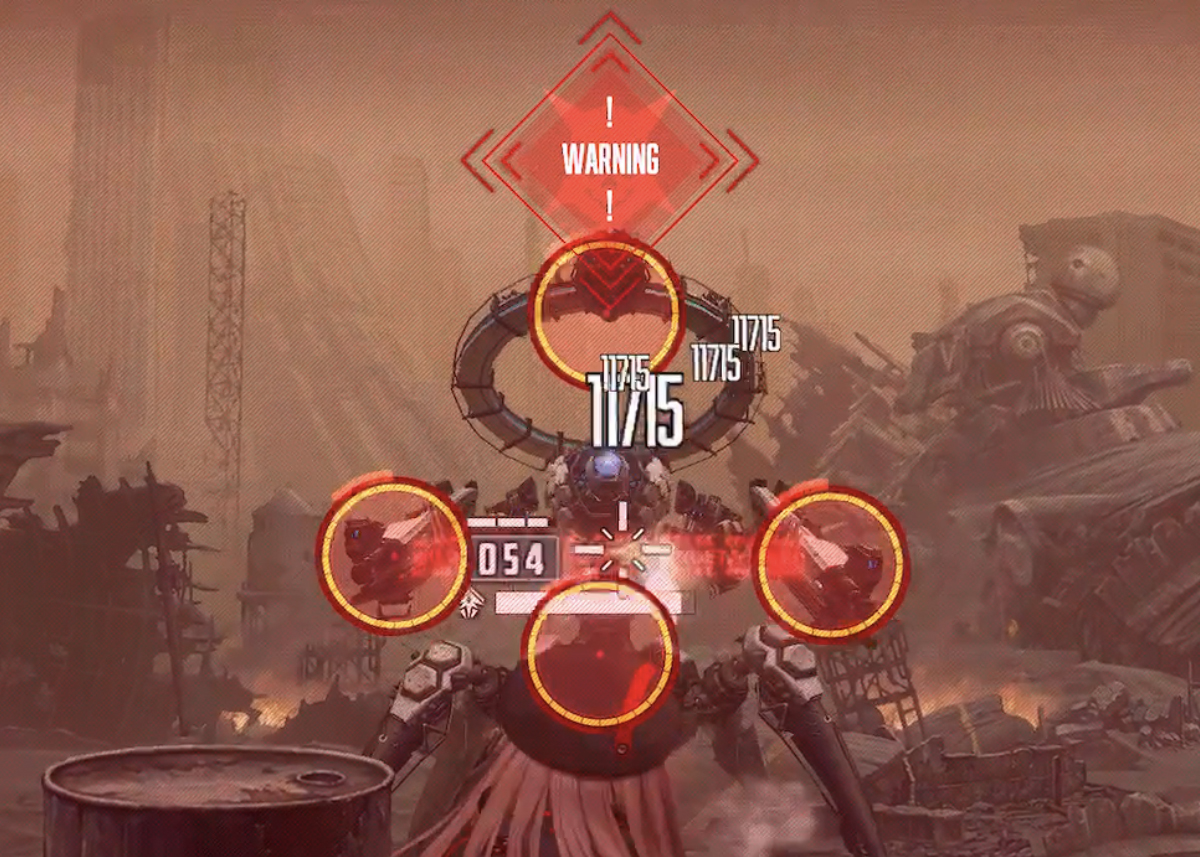Hit the target circle beside the 054 counter
This screenshot has width=1200, height=857.
[393, 554]
